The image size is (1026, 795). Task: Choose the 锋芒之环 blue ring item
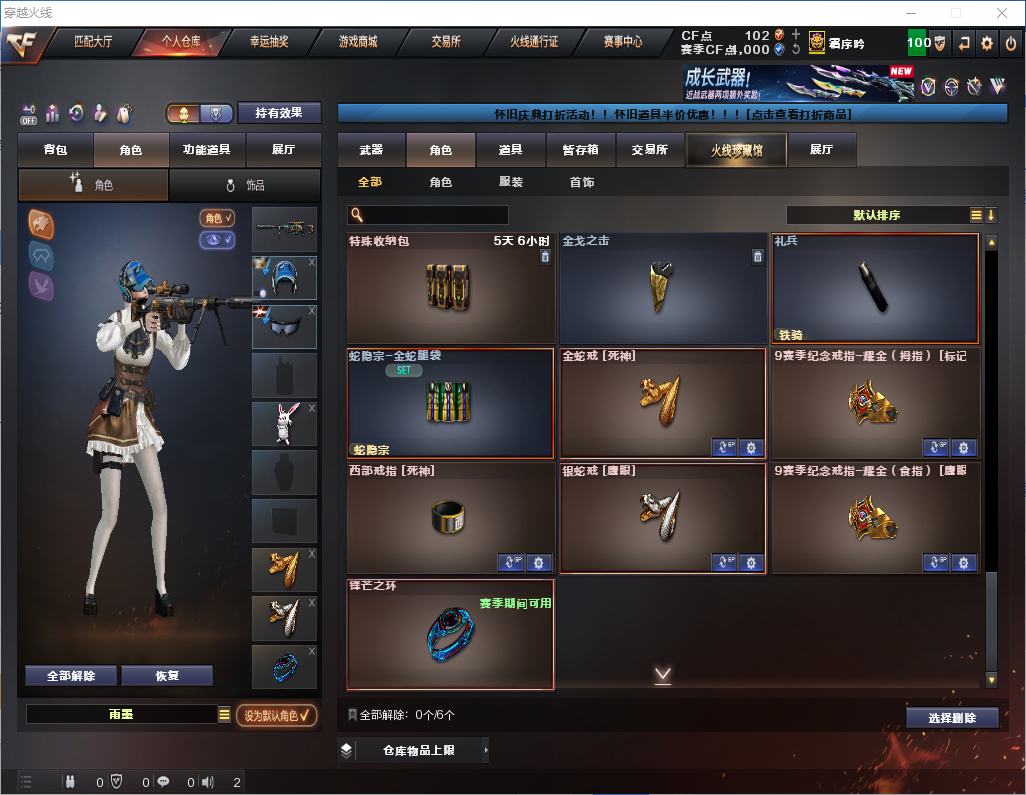click(x=450, y=634)
